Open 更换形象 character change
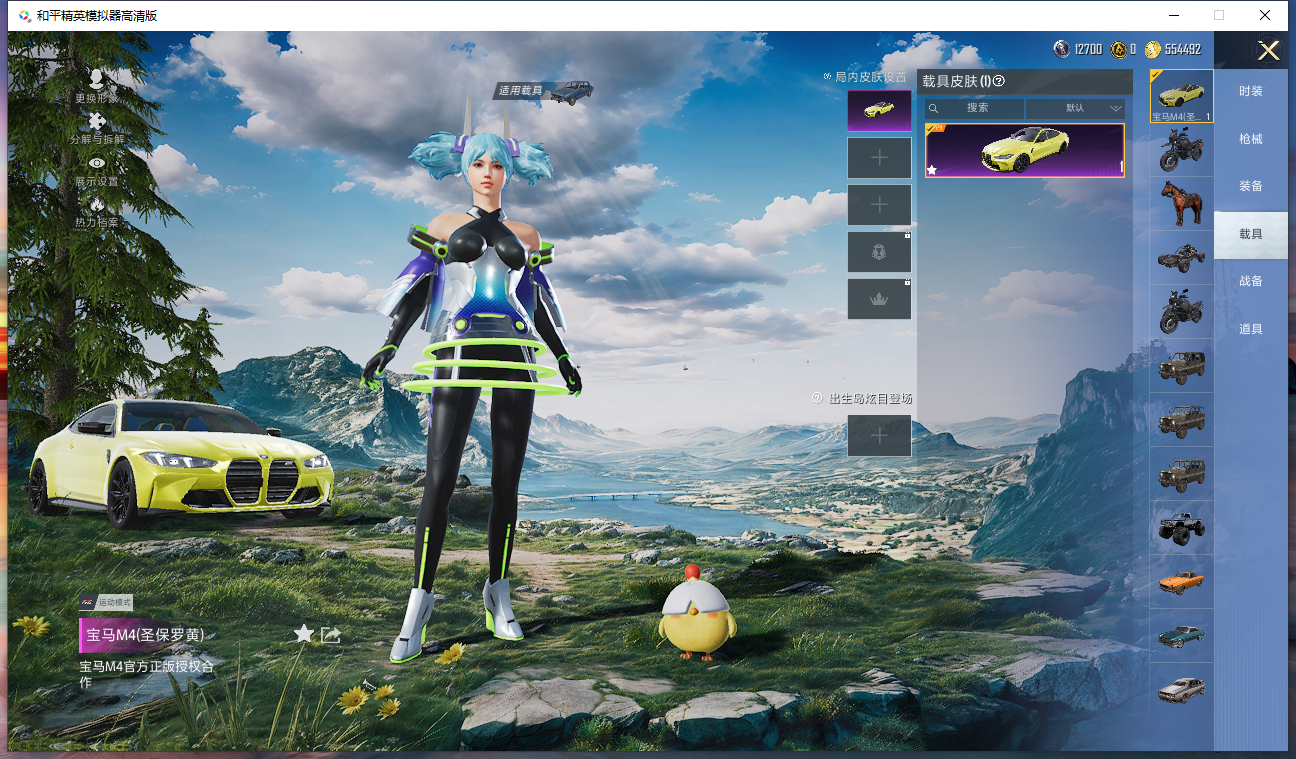 [x=96, y=85]
